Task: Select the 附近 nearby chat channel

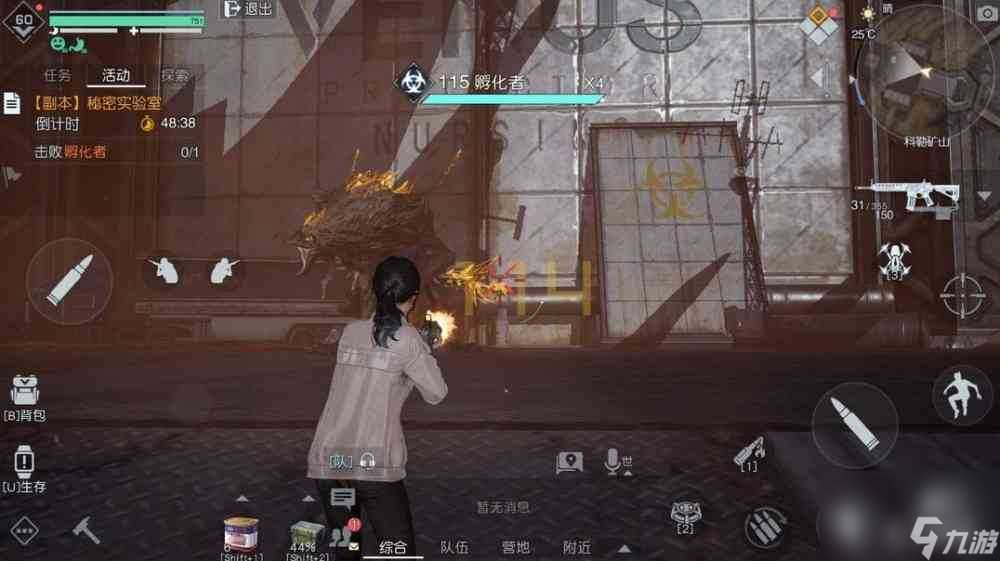Action: [577, 547]
